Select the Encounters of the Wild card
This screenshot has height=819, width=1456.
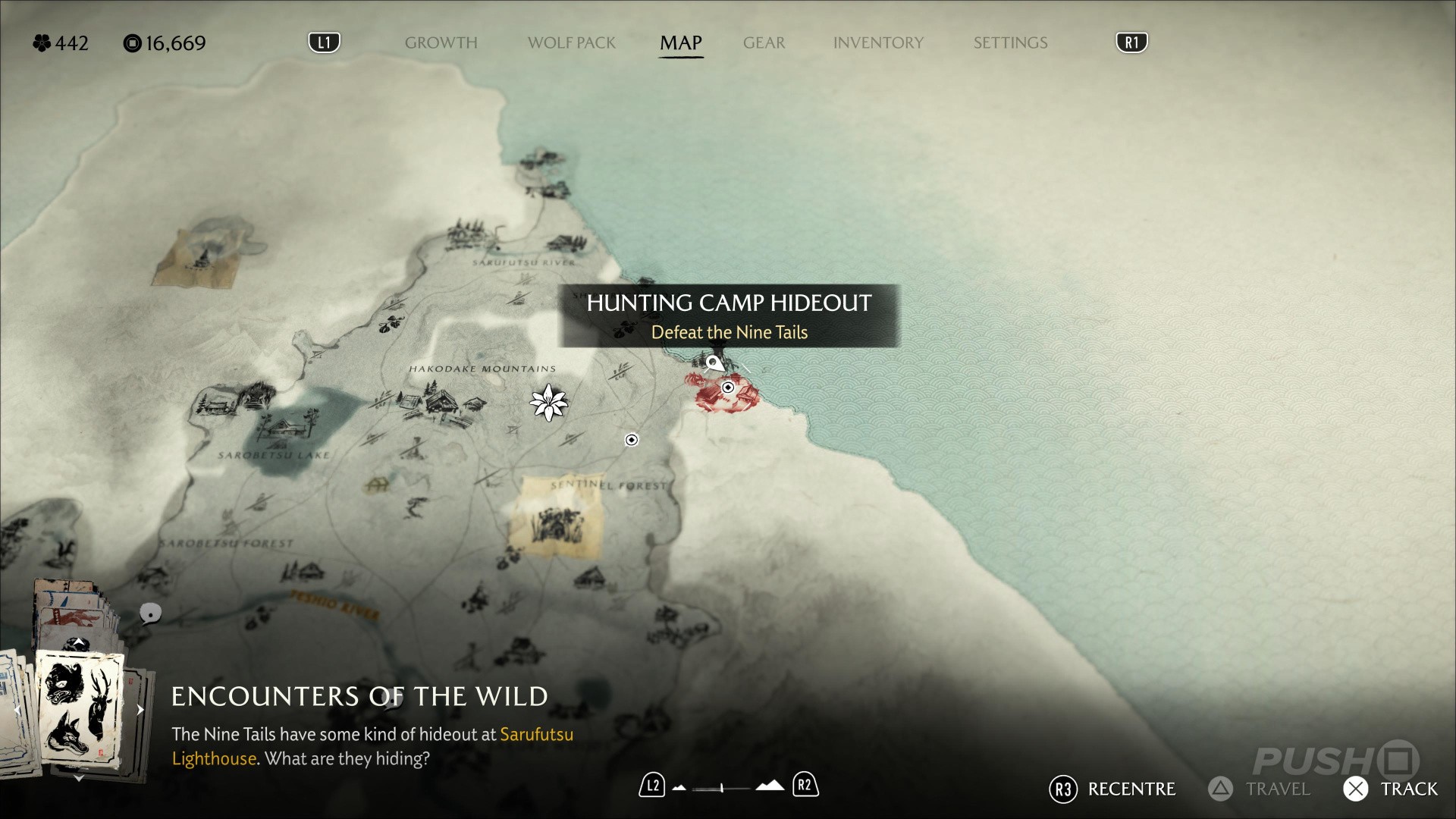pos(80,710)
